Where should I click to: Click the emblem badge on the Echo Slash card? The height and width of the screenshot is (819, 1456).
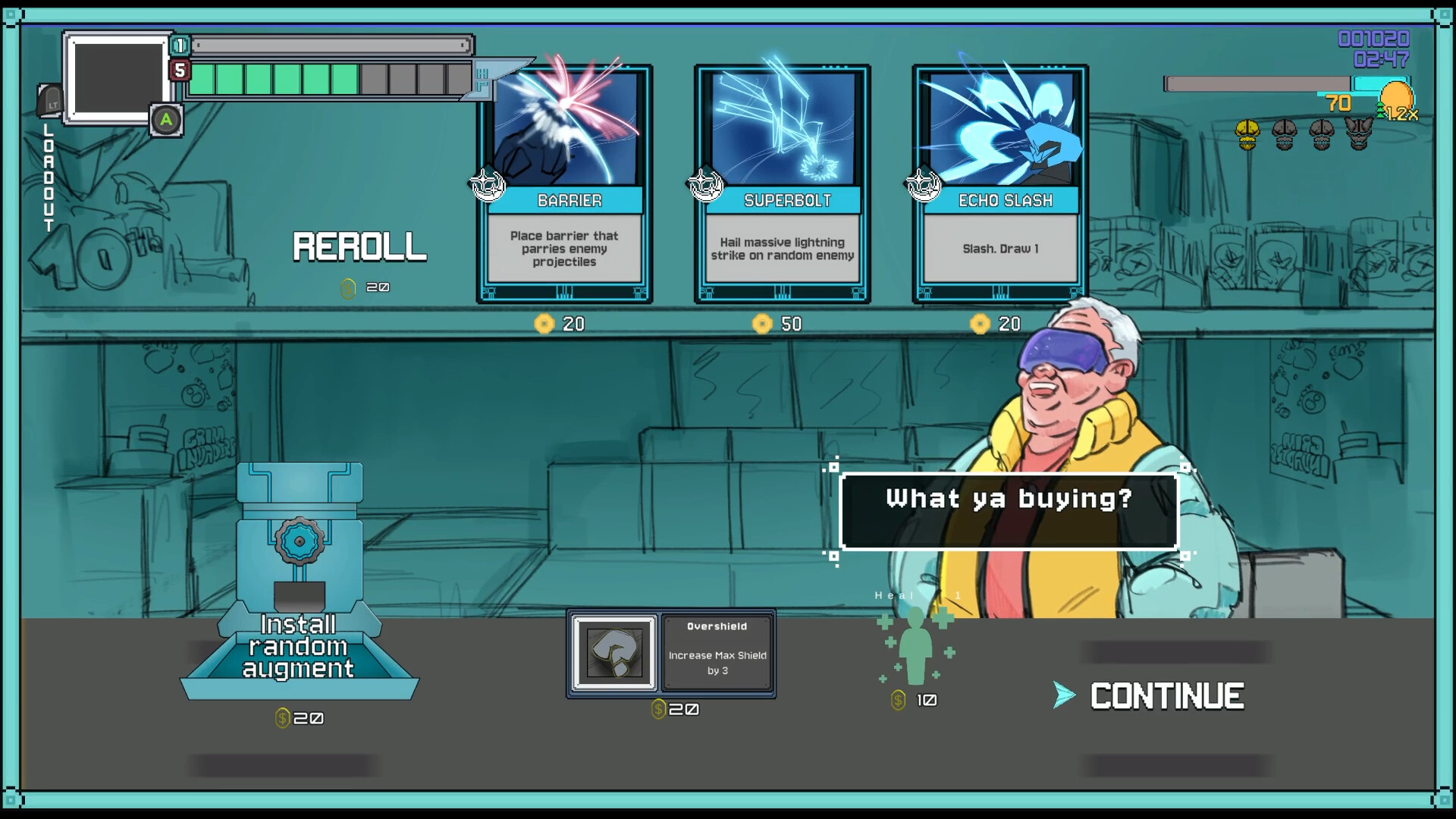pos(923,184)
